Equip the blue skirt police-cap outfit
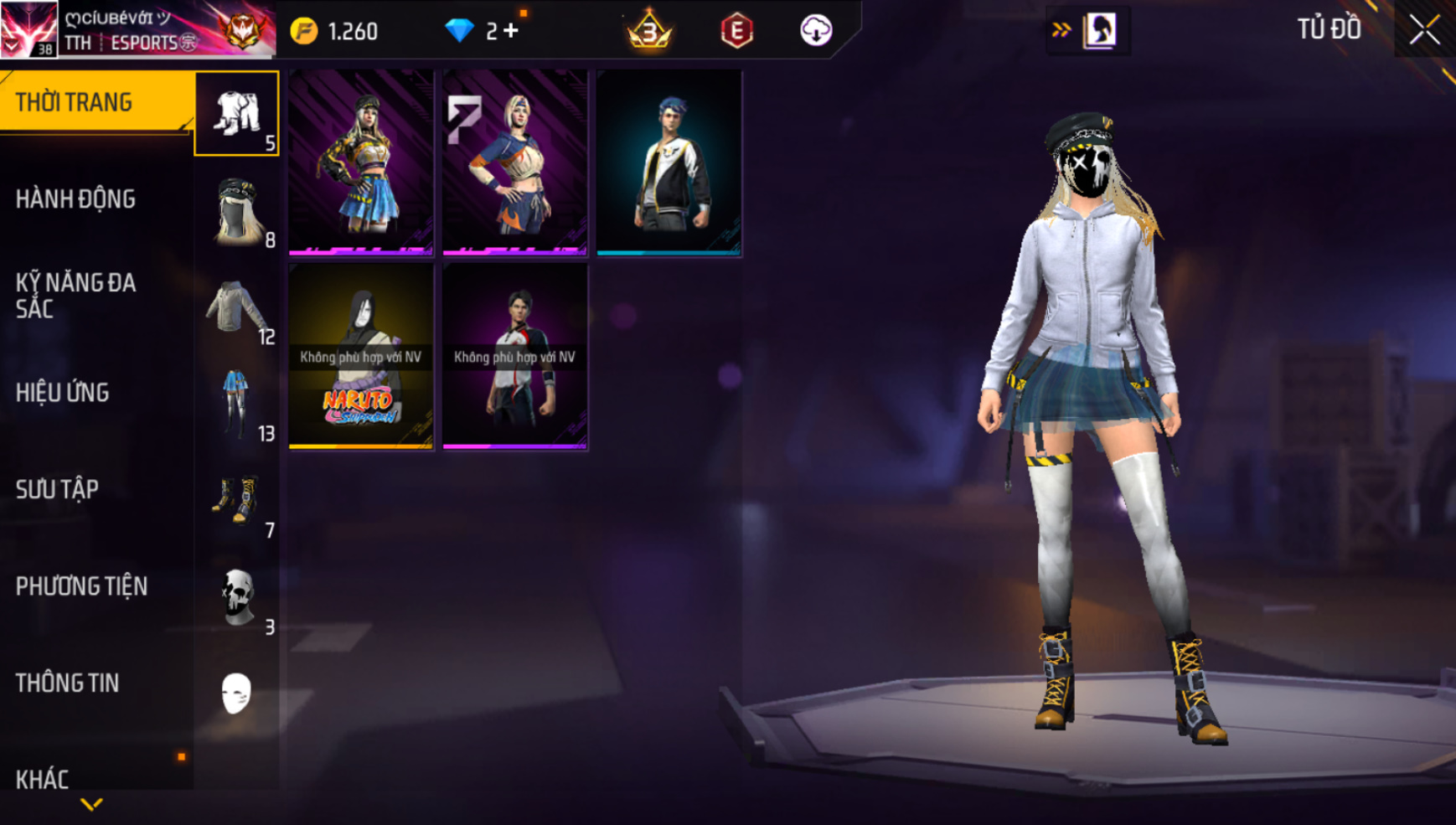The image size is (1456, 825). coord(361,162)
